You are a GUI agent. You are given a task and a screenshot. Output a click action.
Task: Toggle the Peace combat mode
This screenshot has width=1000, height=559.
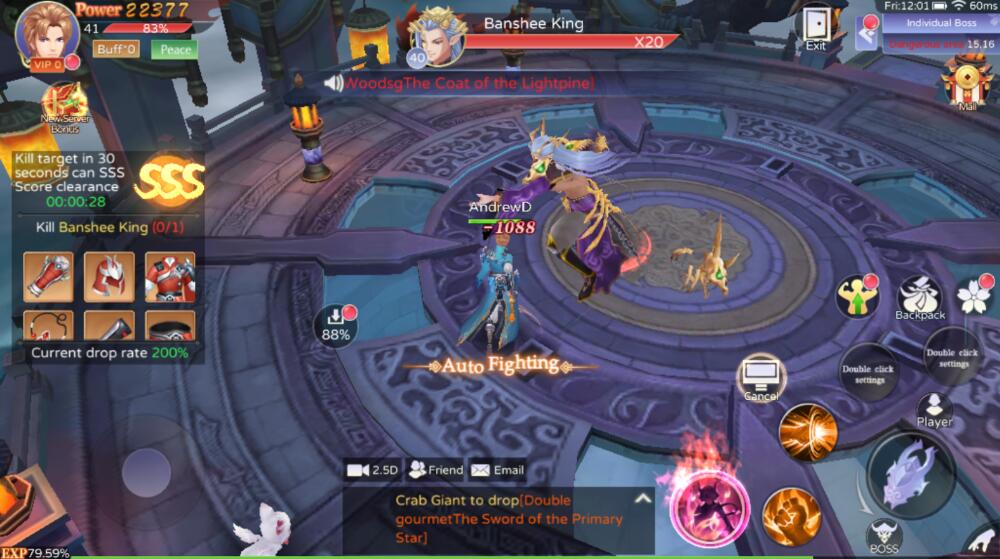click(x=175, y=49)
